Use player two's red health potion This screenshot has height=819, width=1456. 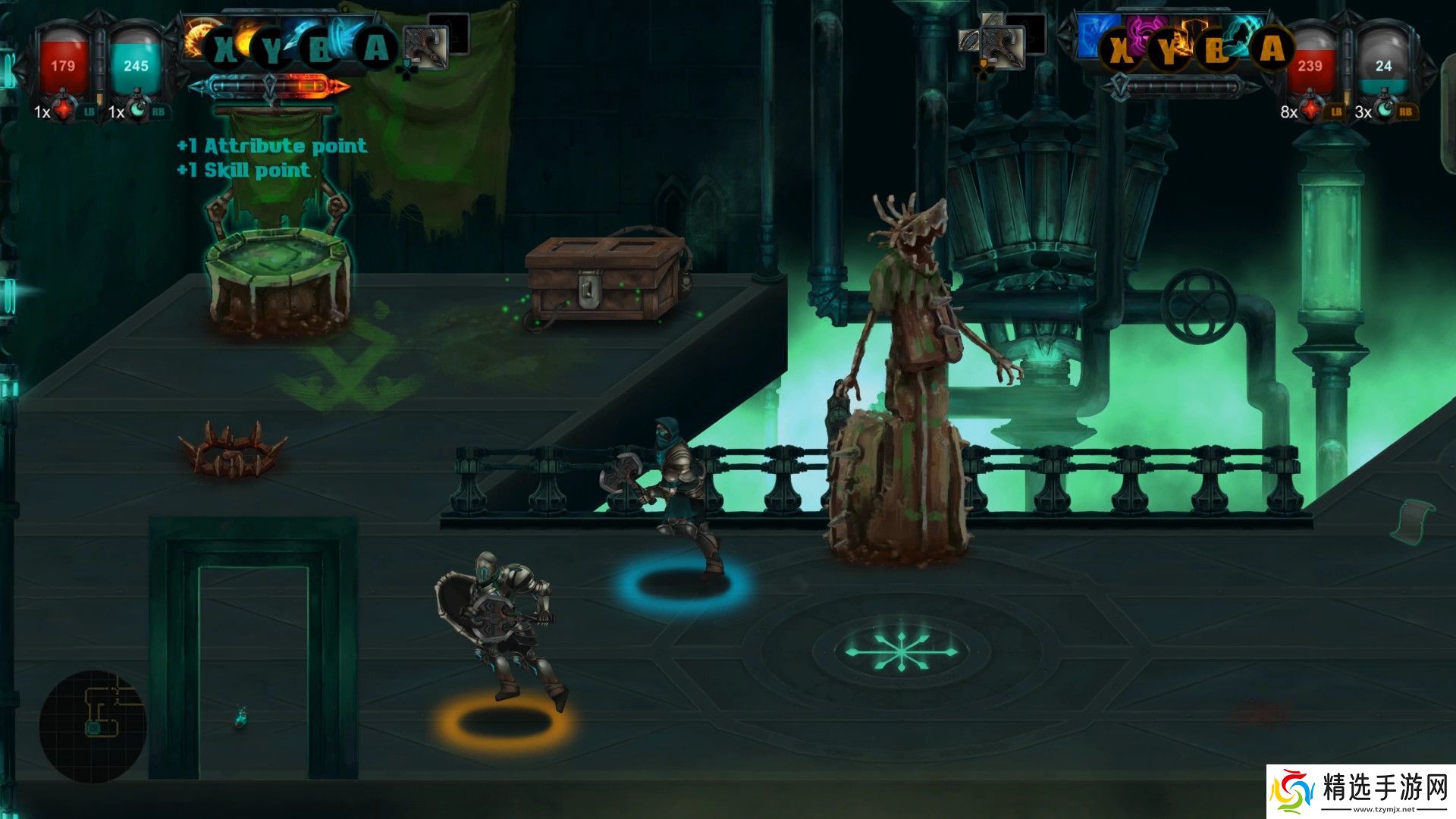coord(1312,111)
